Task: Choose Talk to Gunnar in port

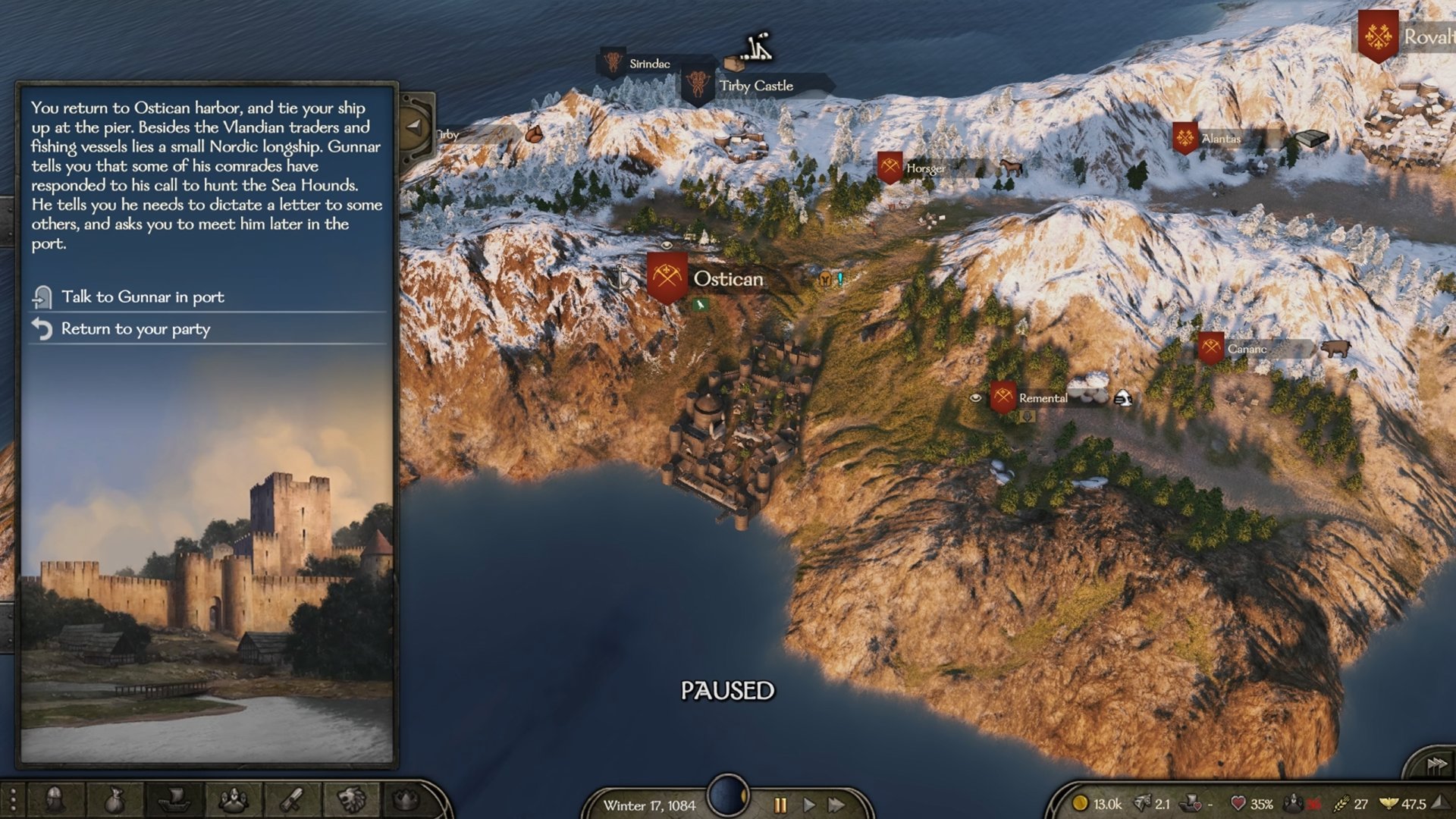Action: [143, 297]
